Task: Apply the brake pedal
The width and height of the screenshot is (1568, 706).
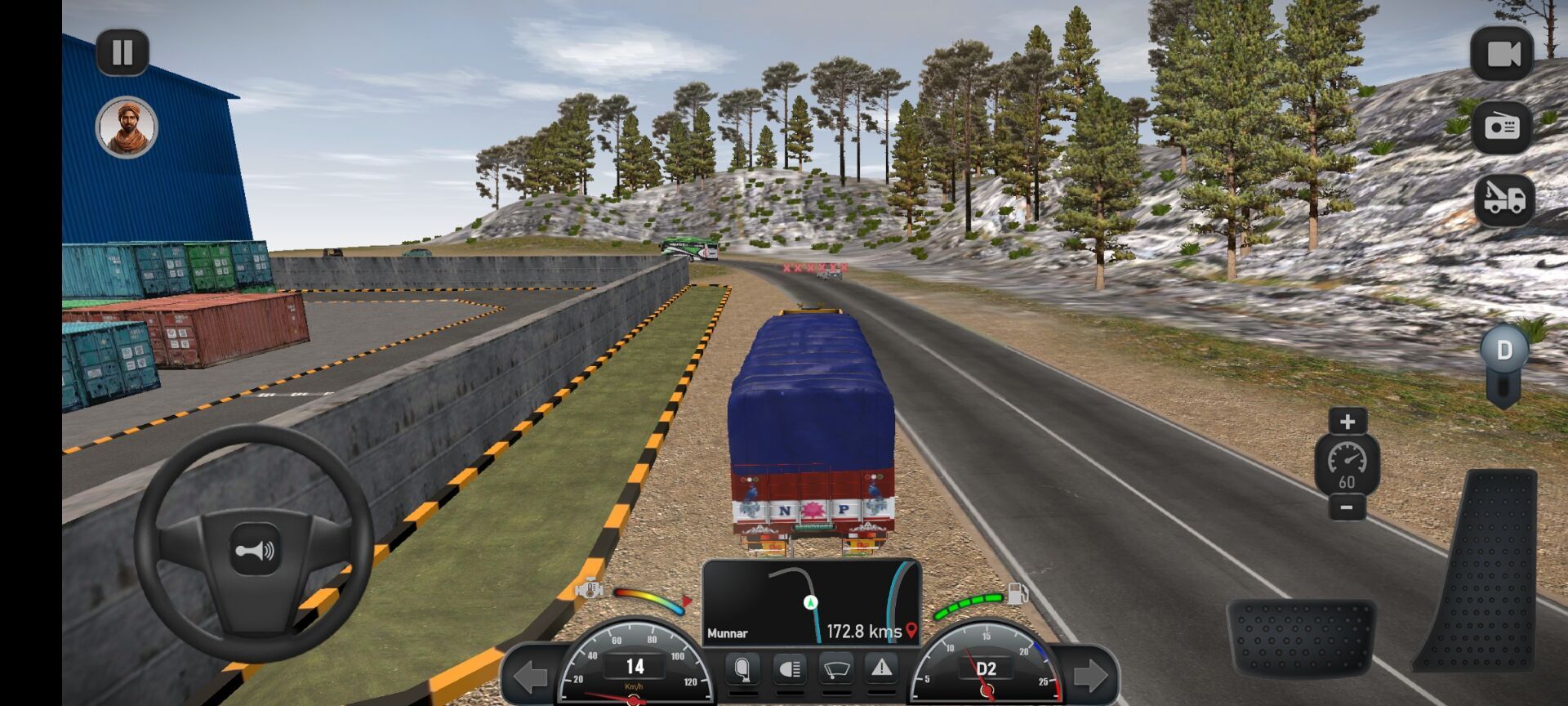Action: click(x=1301, y=637)
